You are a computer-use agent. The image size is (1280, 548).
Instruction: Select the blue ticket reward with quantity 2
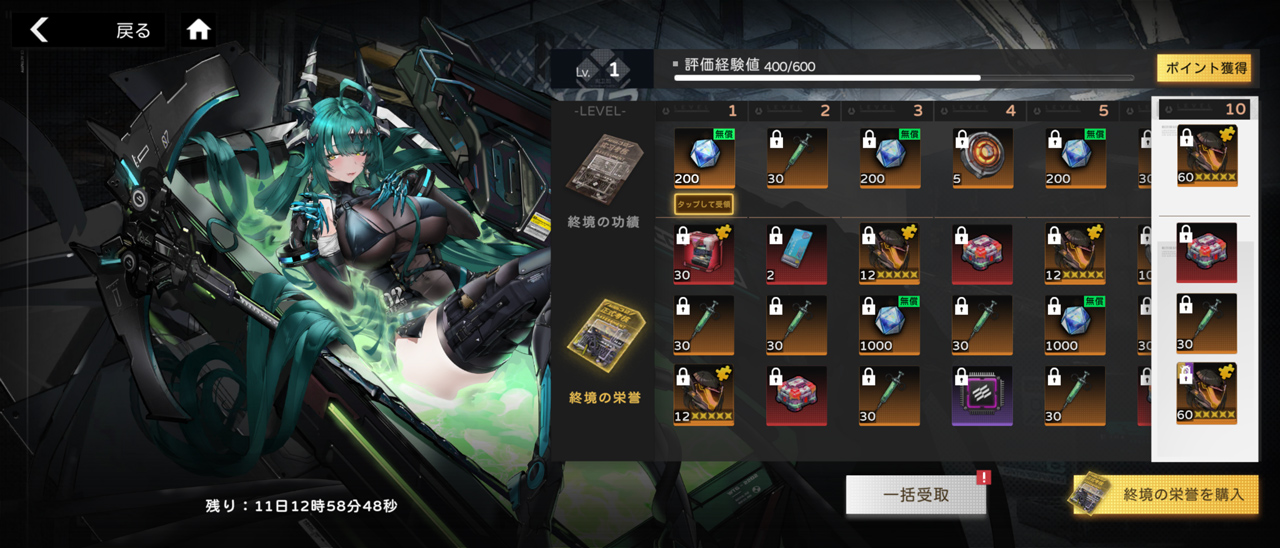796,254
